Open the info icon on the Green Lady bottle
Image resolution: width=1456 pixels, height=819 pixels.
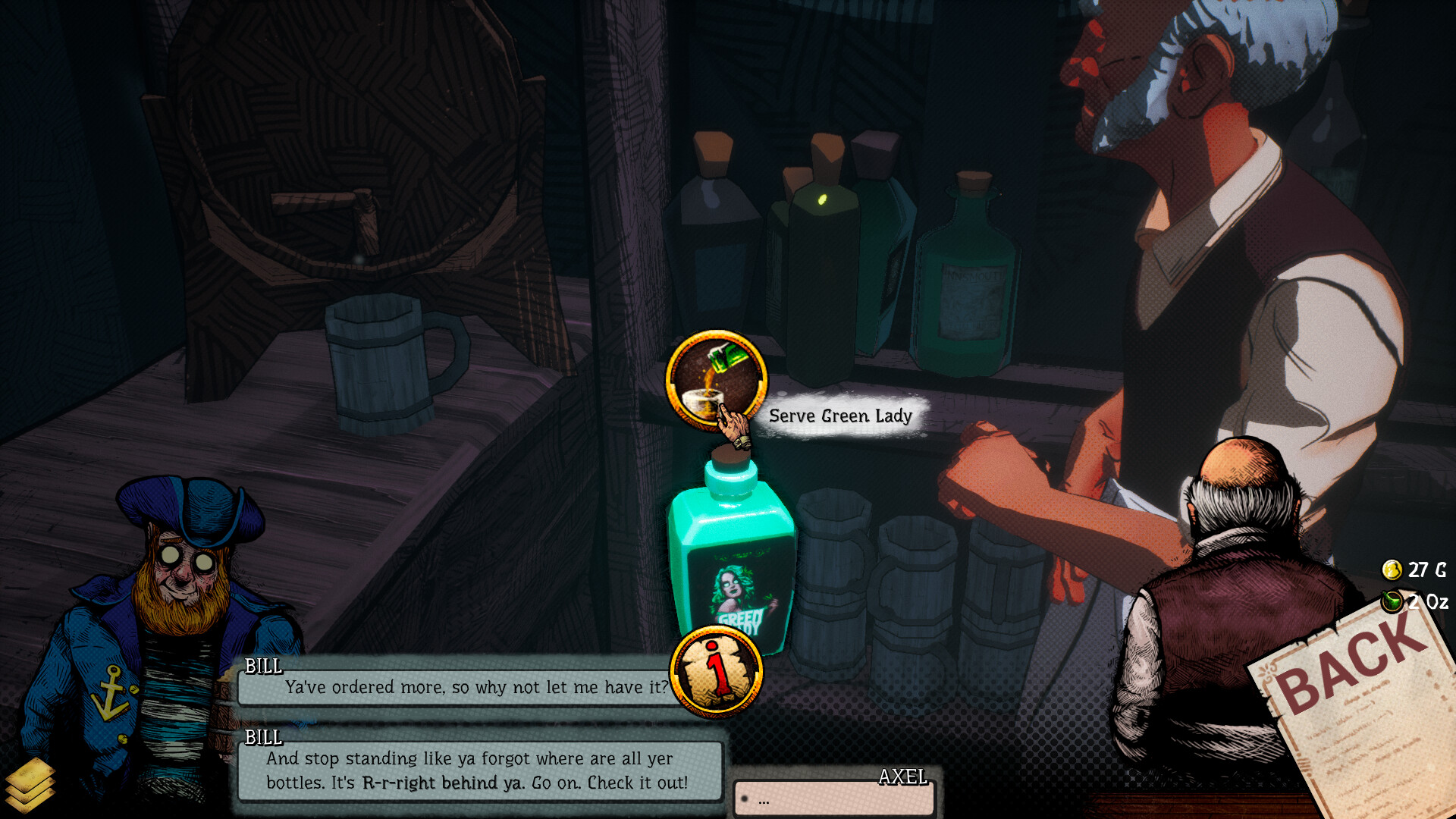(716, 670)
